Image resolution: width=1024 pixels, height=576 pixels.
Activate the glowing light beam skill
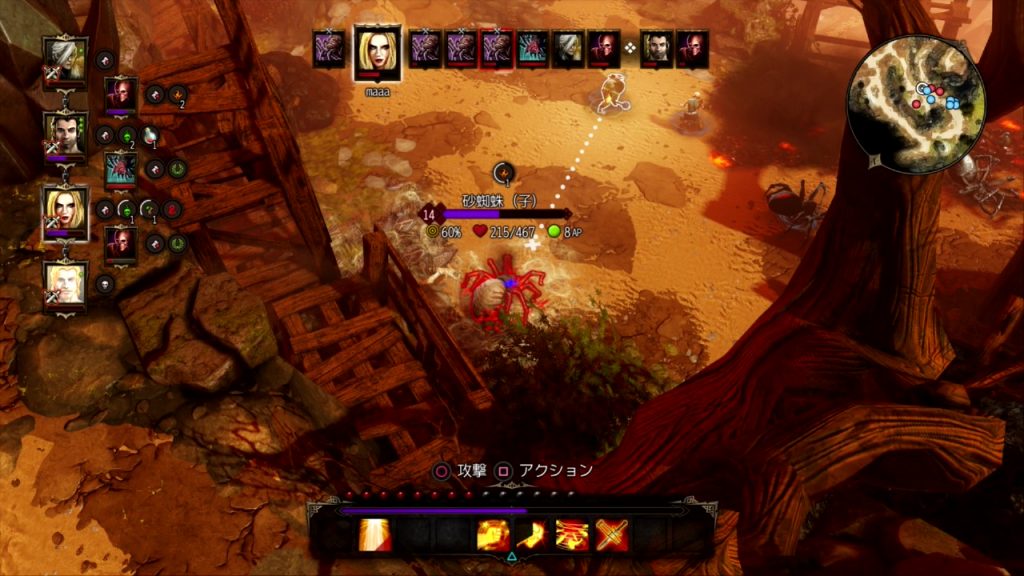375,536
